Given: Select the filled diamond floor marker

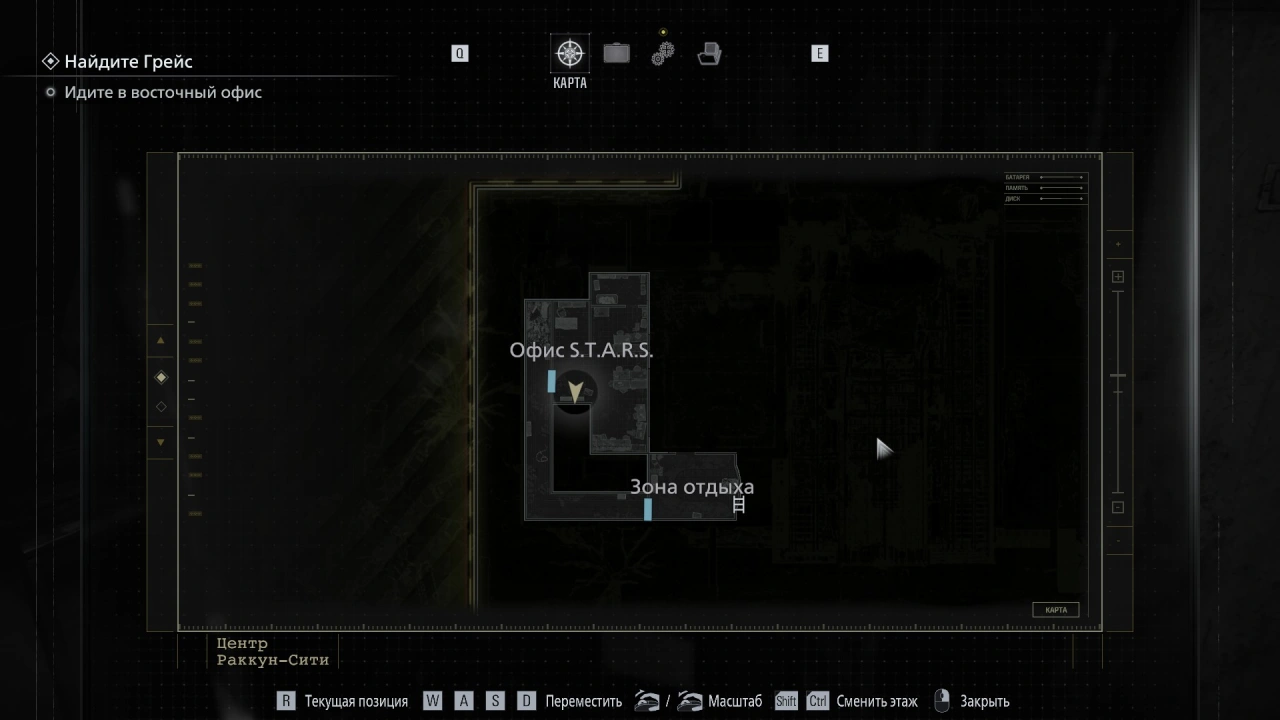Looking at the screenshot, I should point(161,377).
